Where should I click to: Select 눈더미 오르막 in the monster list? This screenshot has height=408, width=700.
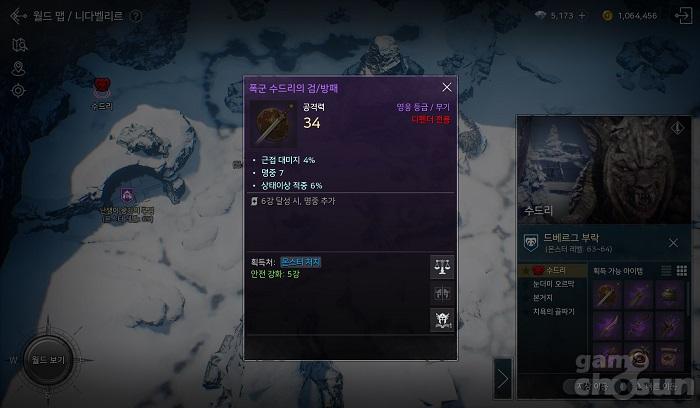[x=553, y=285]
